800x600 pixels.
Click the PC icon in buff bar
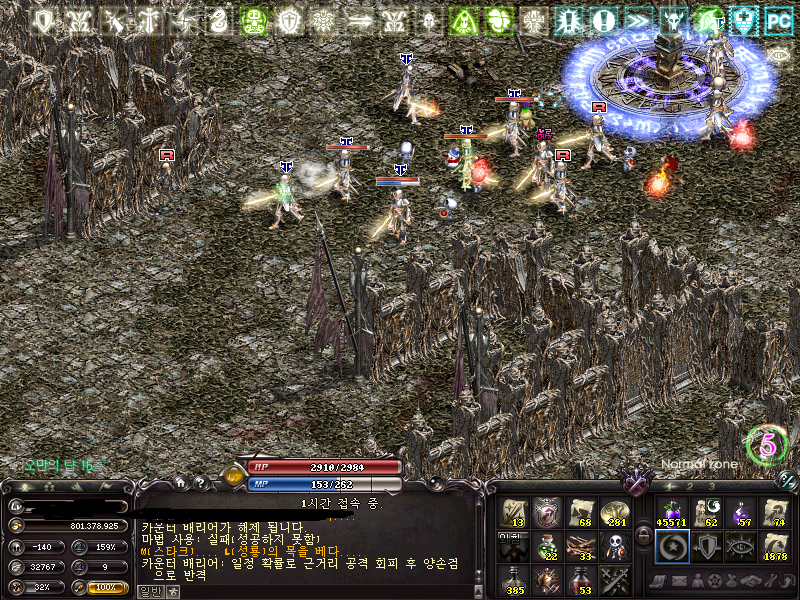(778, 19)
